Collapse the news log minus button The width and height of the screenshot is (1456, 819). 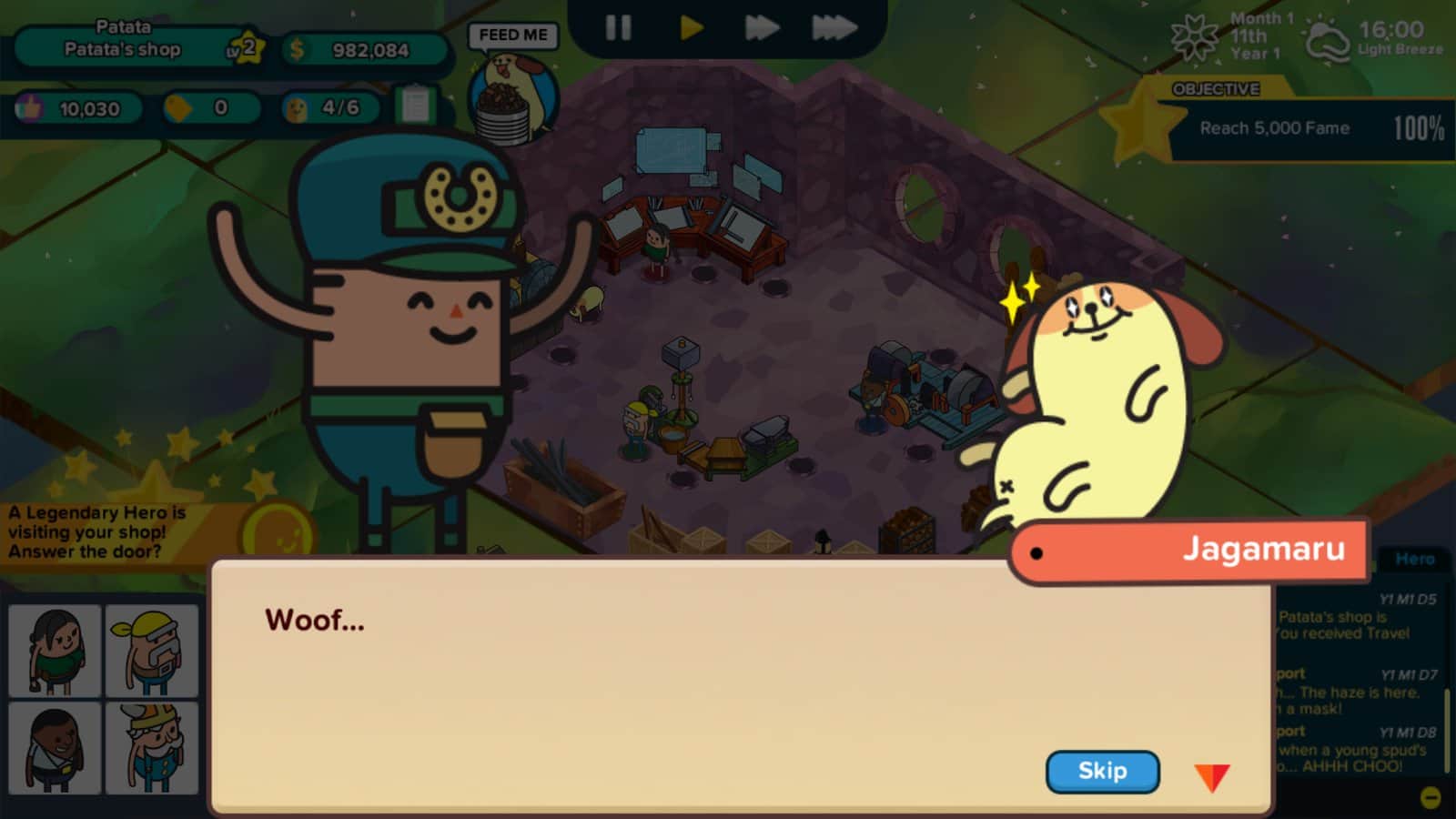click(1431, 798)
